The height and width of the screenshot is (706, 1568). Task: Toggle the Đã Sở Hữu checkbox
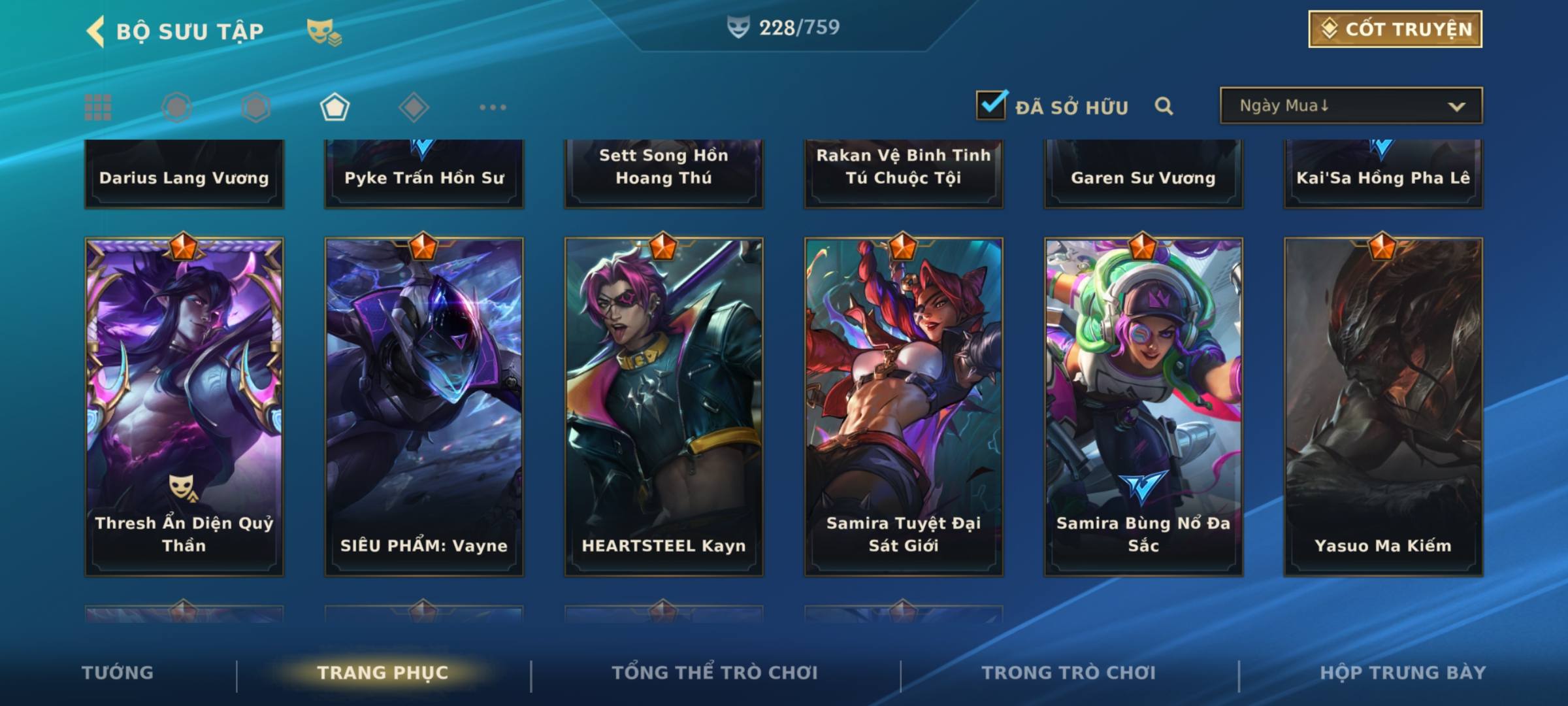(x=991, y=105)
